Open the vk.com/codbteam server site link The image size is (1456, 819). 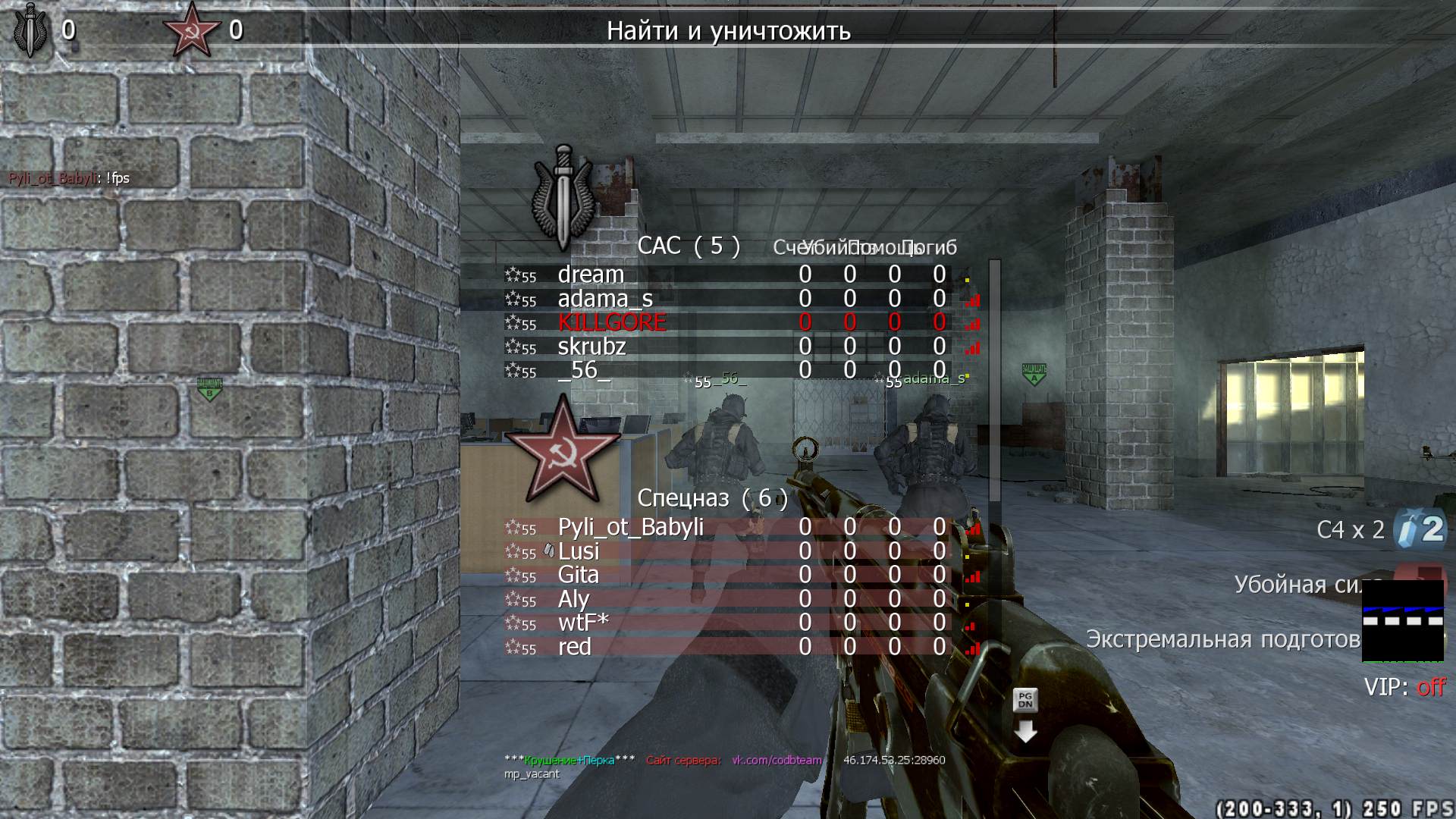[x=777, y=760]
